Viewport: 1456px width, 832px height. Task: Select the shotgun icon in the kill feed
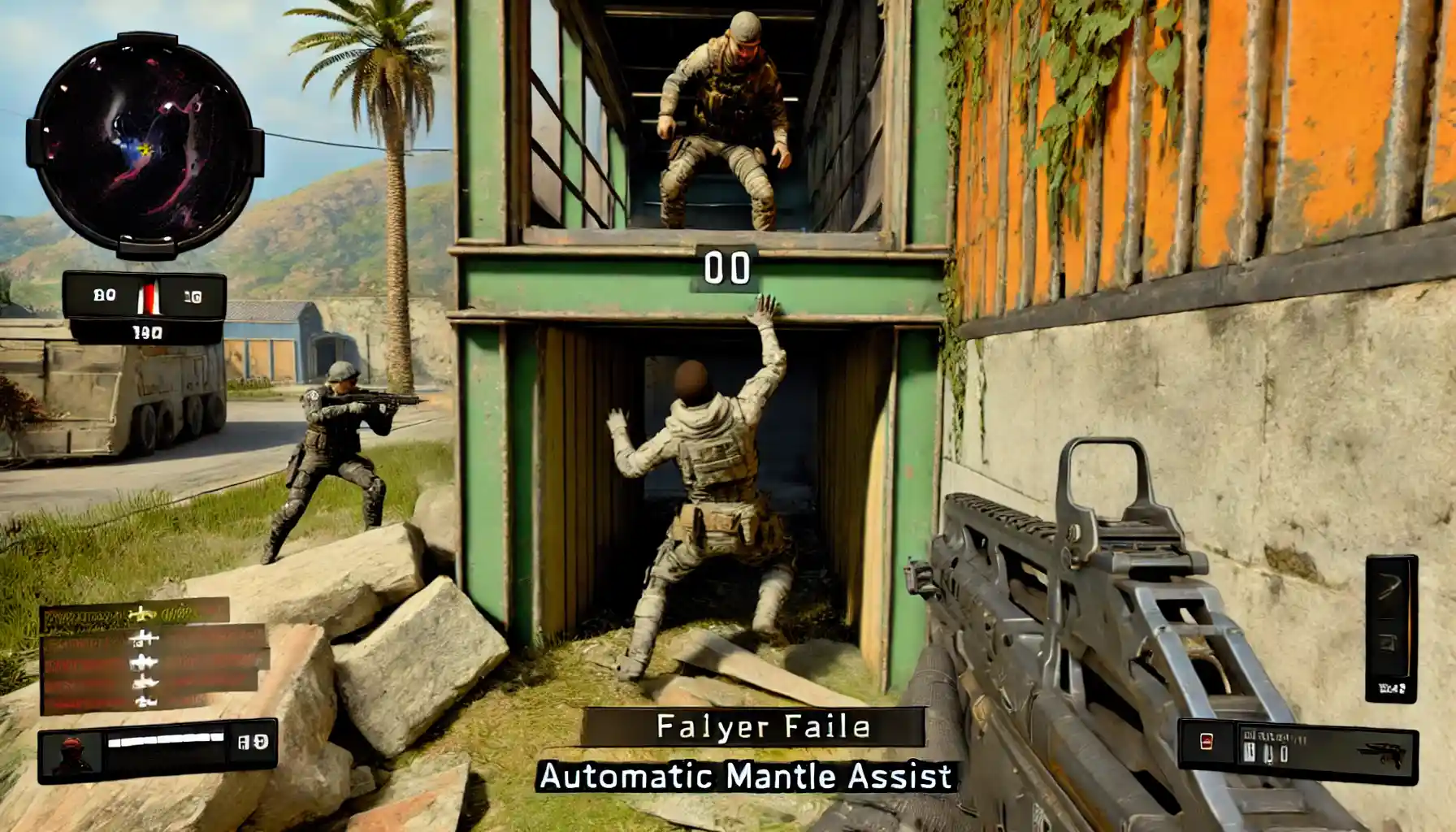point(145,684)
